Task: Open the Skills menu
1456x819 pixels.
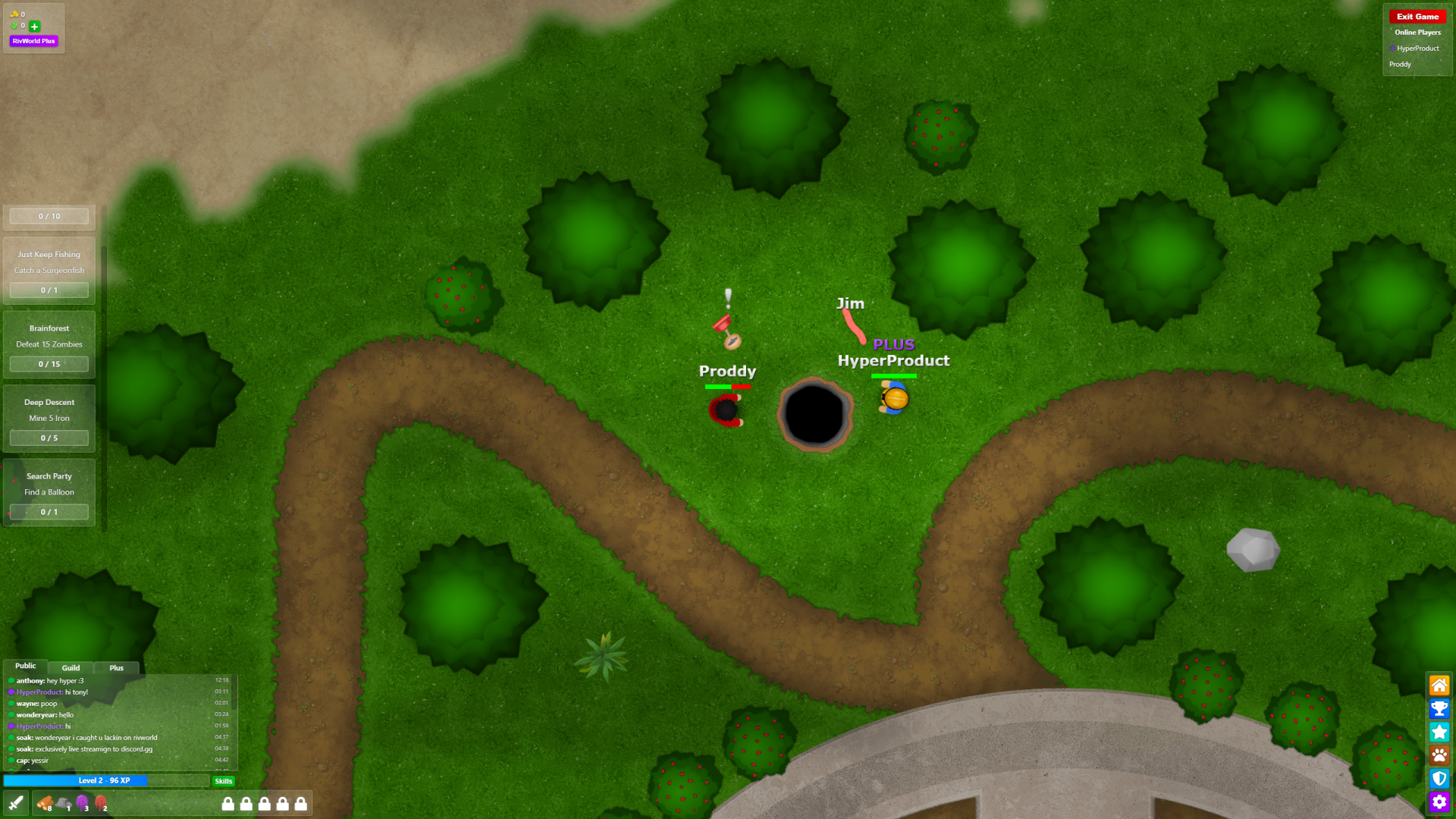Action: click(222, 780)
